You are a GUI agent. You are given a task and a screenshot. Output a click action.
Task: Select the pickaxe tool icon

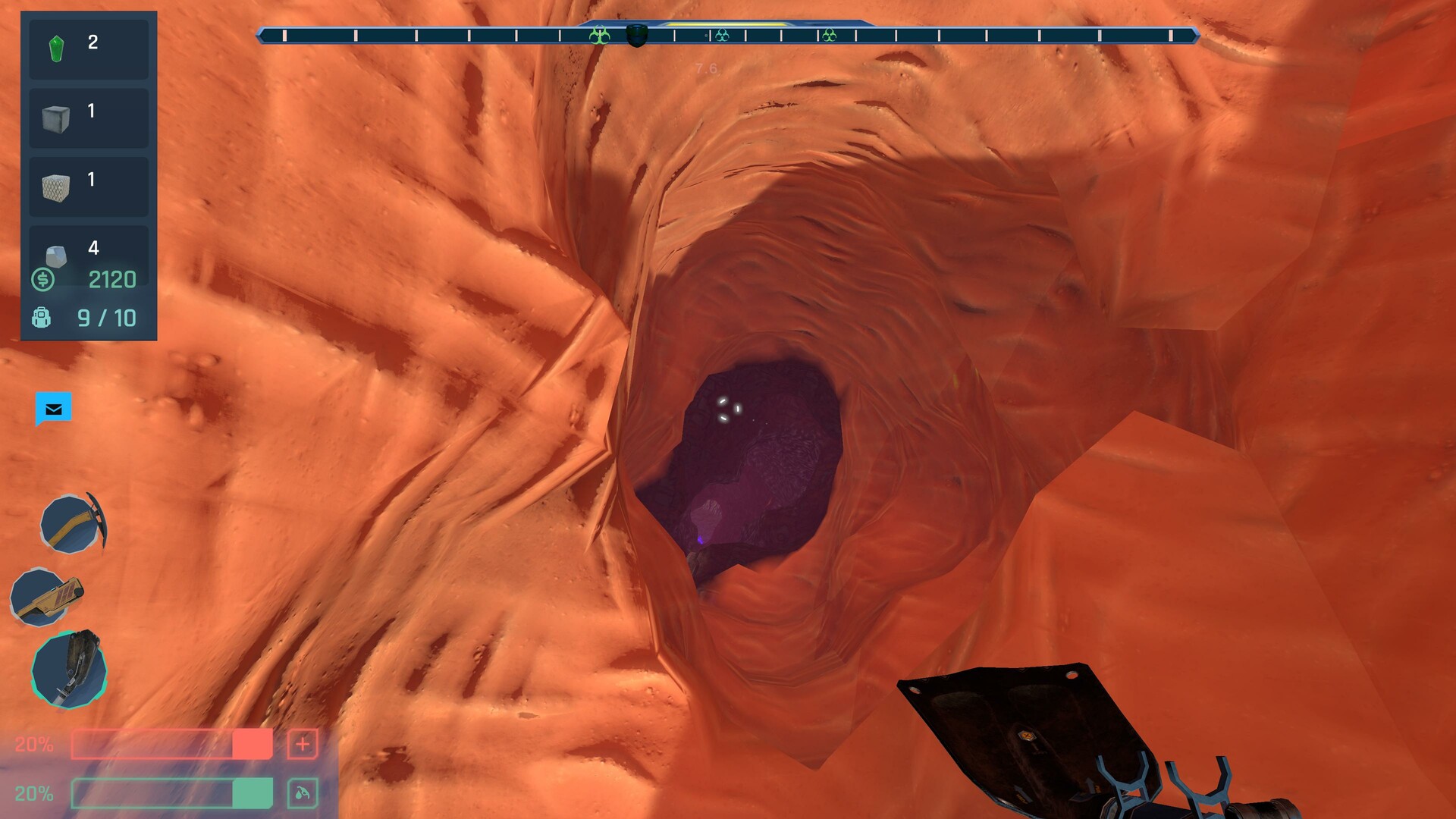67,523
